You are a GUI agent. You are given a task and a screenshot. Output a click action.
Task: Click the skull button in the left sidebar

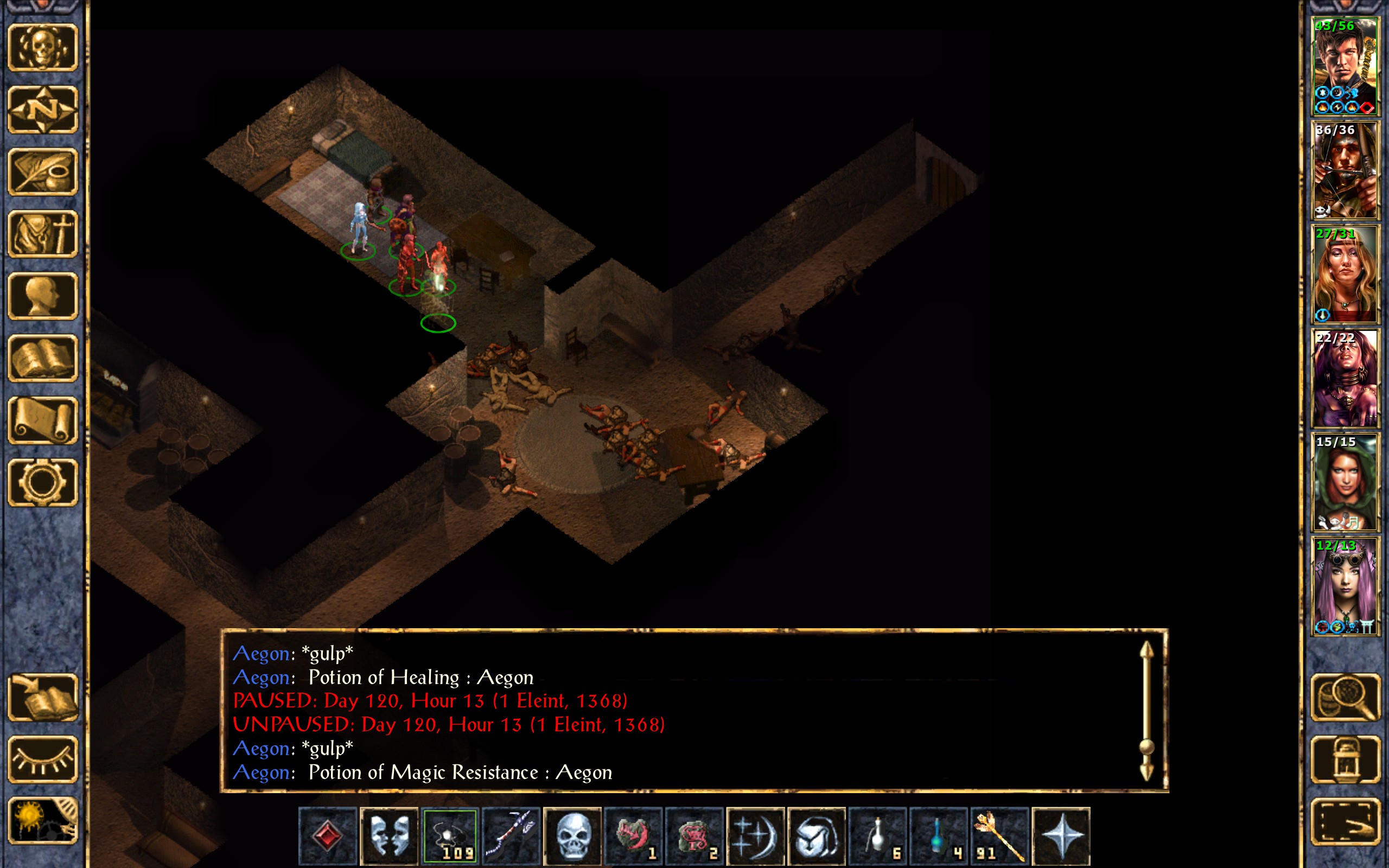pyautogui.click(x=43, y=47)
